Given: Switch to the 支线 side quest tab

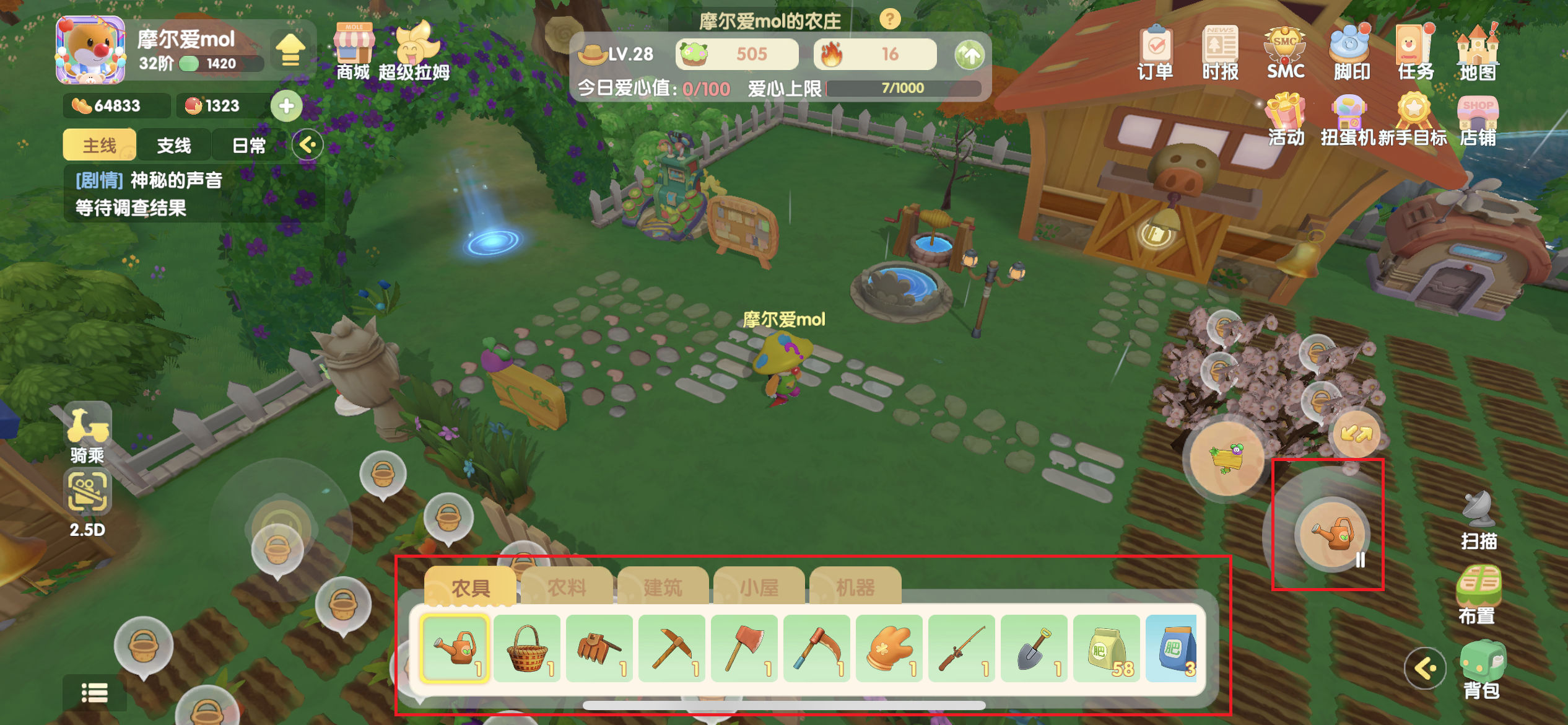Looking at the screenshot, I should (x=174, y=146).
